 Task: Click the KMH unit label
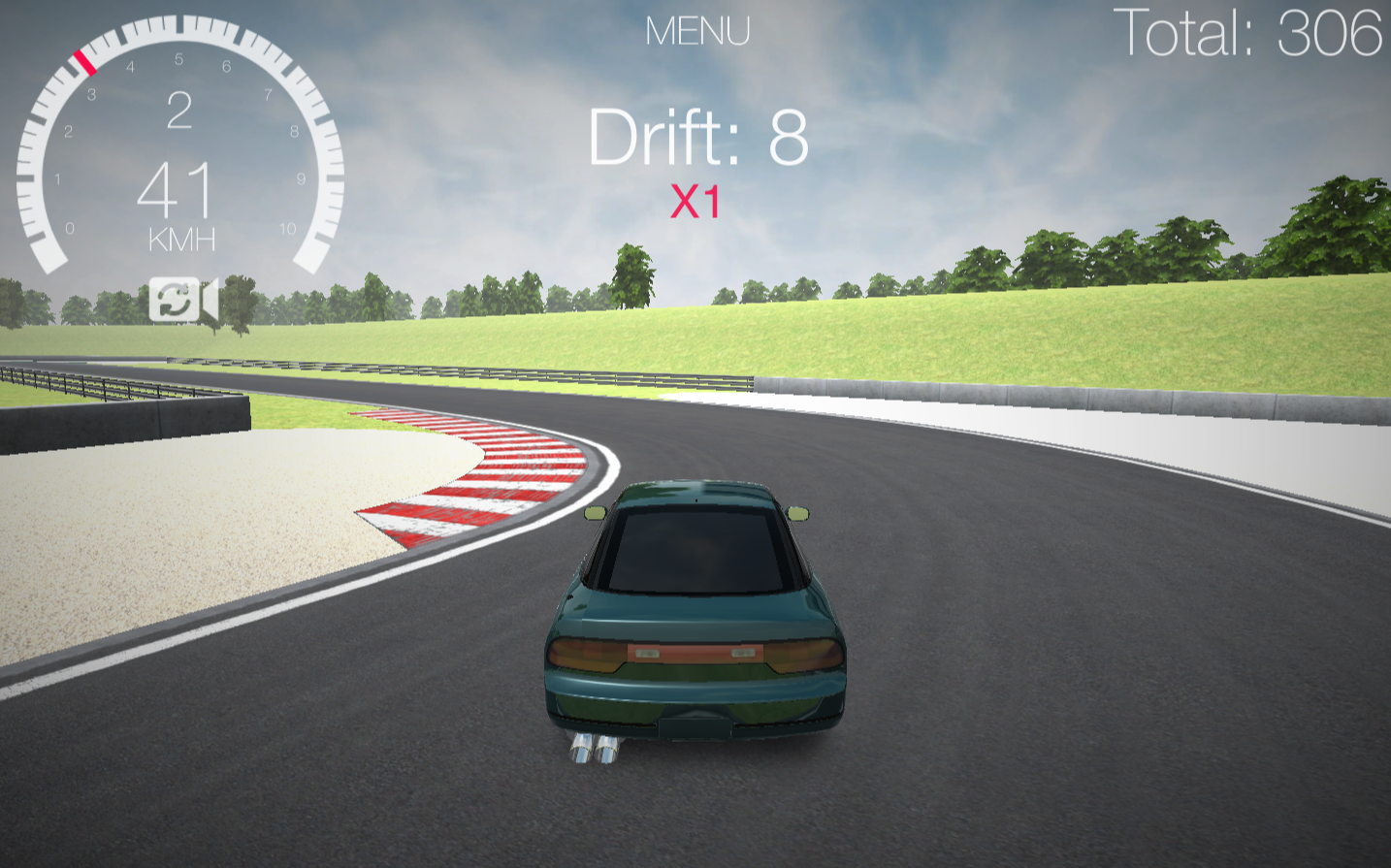[180, 241]
